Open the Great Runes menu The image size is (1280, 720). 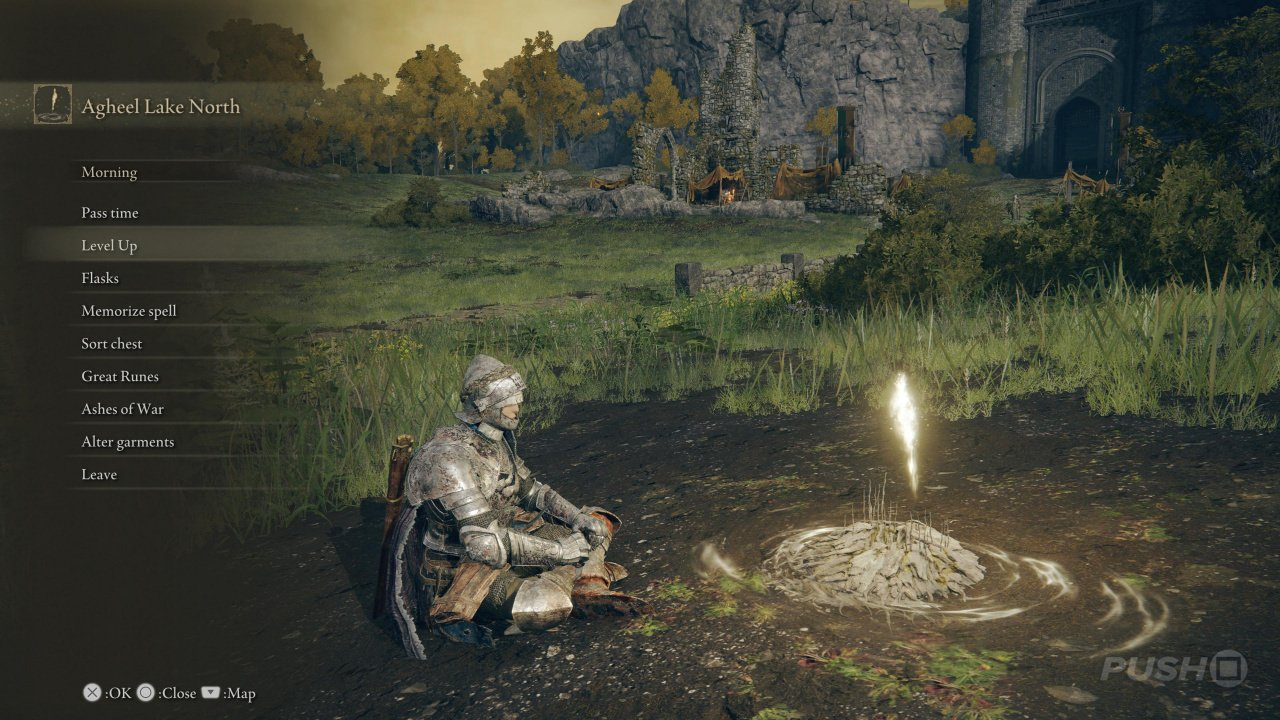pyautogui.click(x=120, y=377)
